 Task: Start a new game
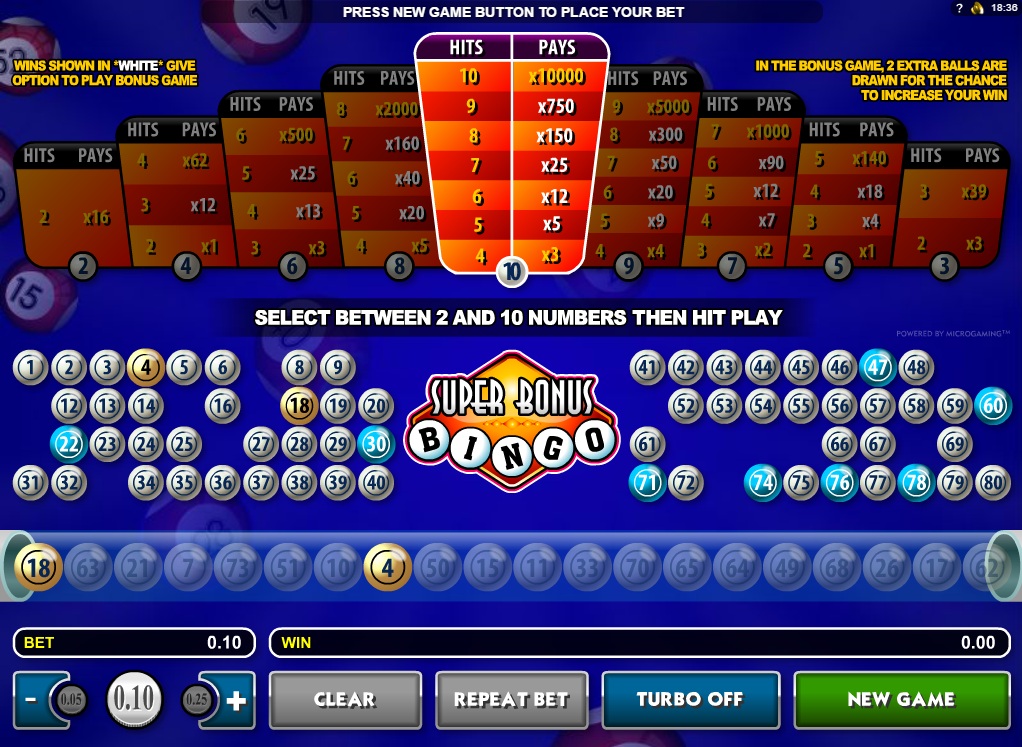[901, 700]
